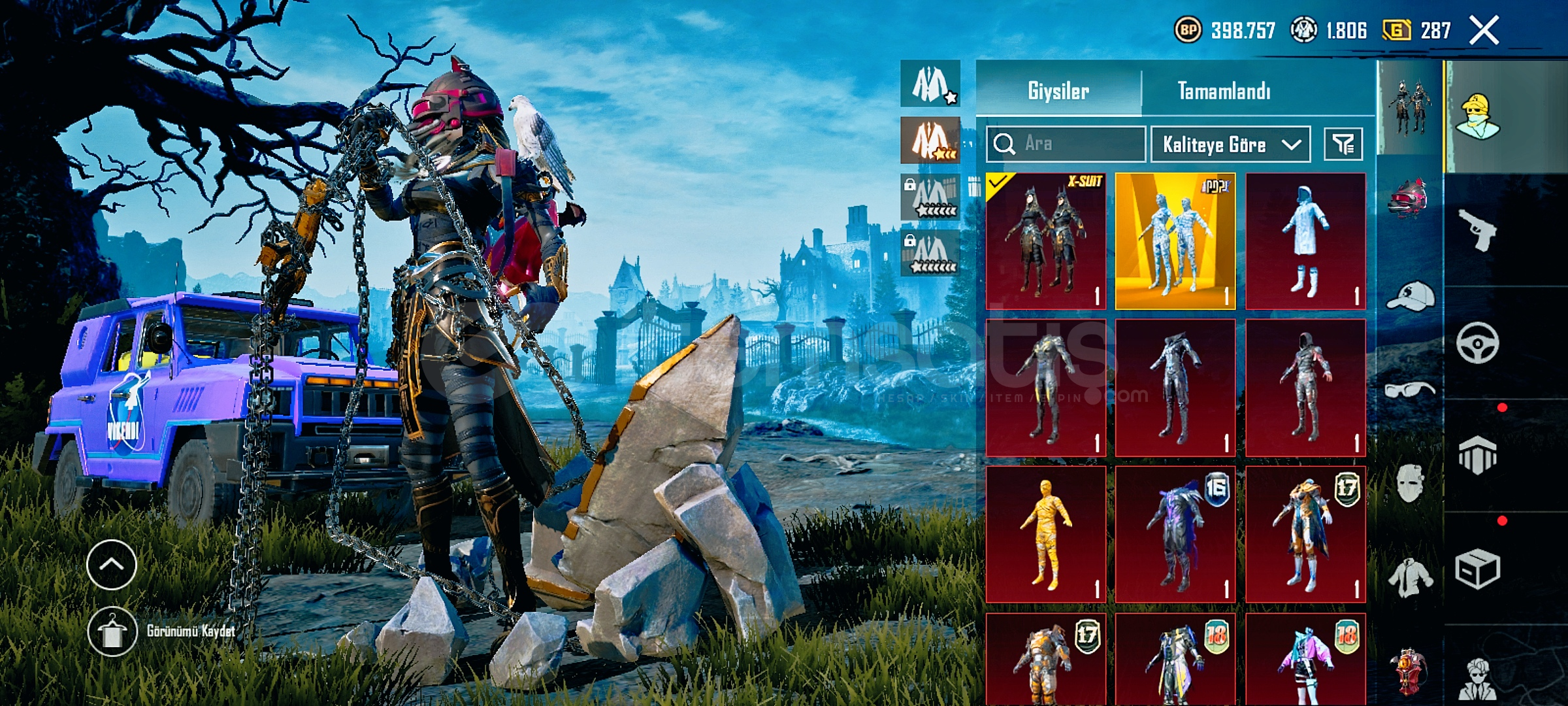Save look with Görünümü Kaydet button
Screen dimensions: 1568x706
(x=112, y=631)
